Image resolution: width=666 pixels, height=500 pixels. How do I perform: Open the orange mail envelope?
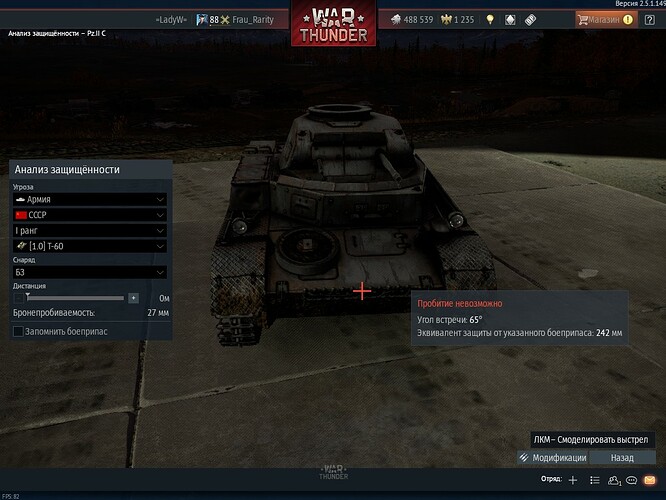[x=650, y=480]
